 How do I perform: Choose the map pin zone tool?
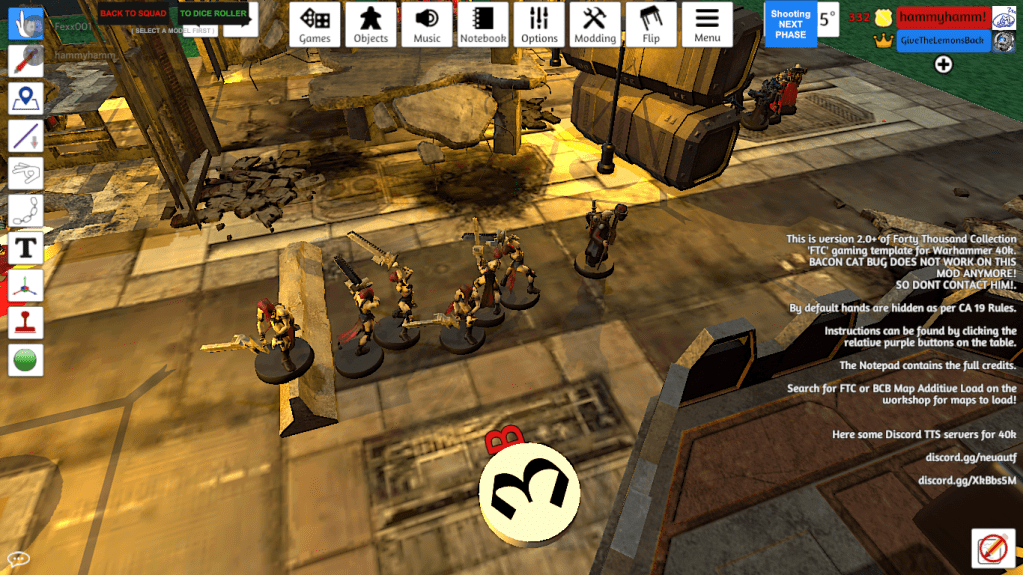click(x=25, y=98)
